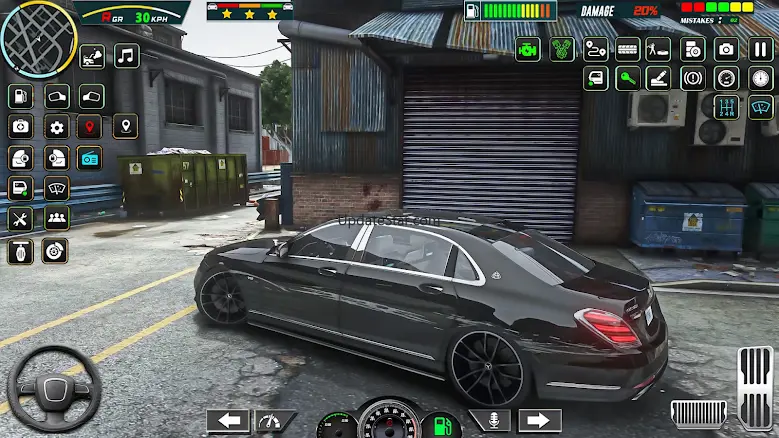Toggle the blue radio icon
The width and height of the screenshot is (779, 438).
90,158
